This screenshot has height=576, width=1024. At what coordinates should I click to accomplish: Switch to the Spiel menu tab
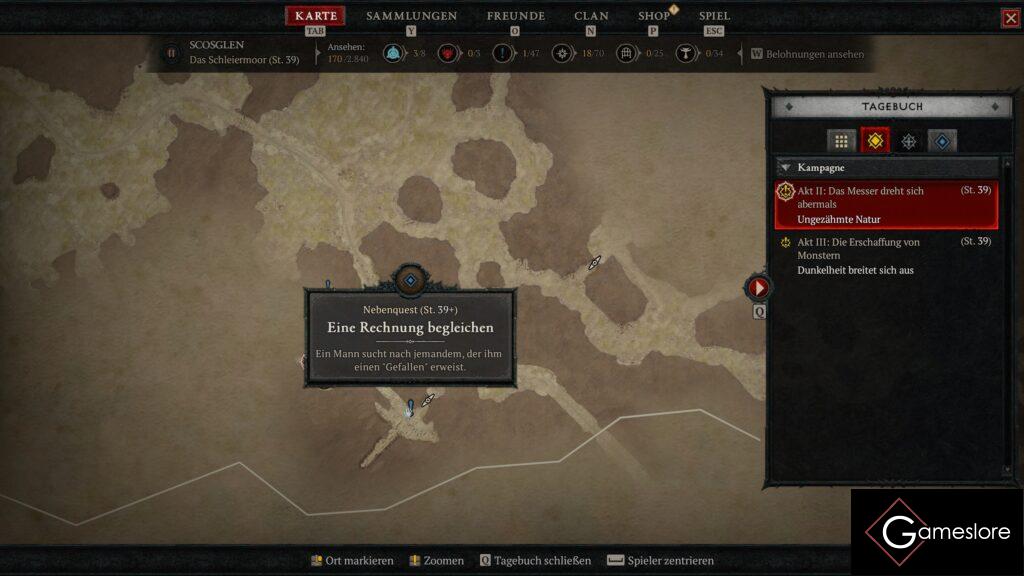pyautogui.click(x=714, y=16)
